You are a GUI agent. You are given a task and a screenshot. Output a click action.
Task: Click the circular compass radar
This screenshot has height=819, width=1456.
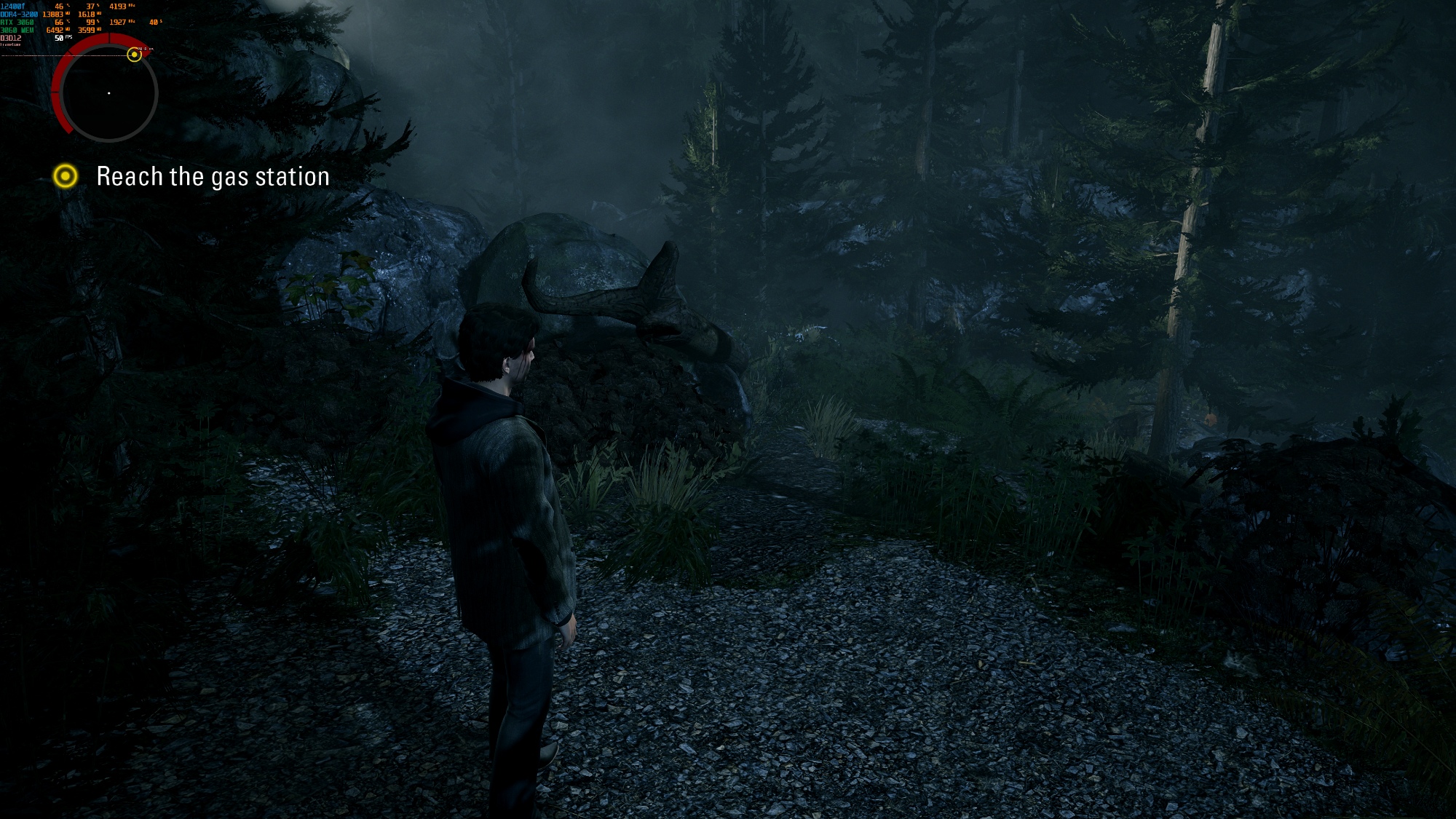coord(109,93)
